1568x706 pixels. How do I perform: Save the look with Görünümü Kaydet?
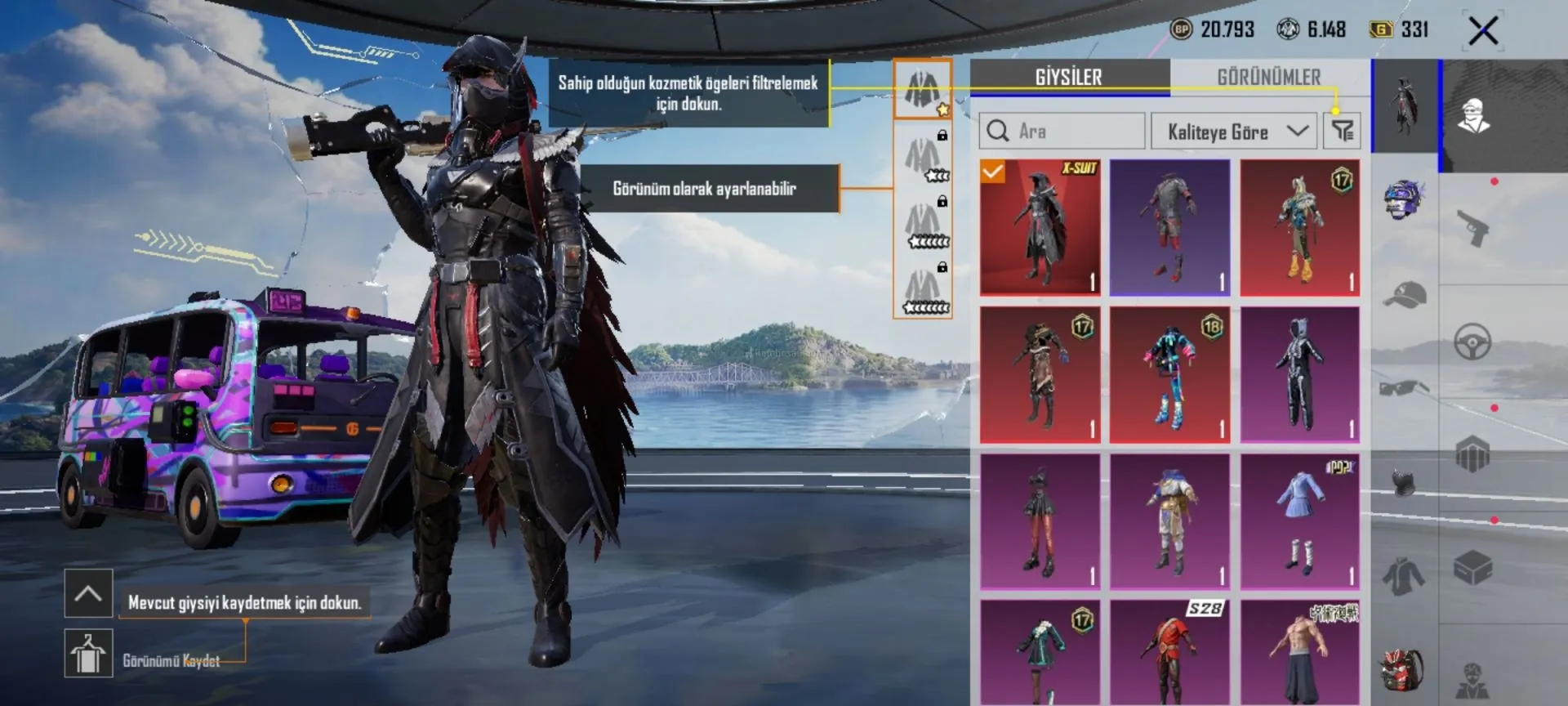pyautogui.click(x=89, y=654)
